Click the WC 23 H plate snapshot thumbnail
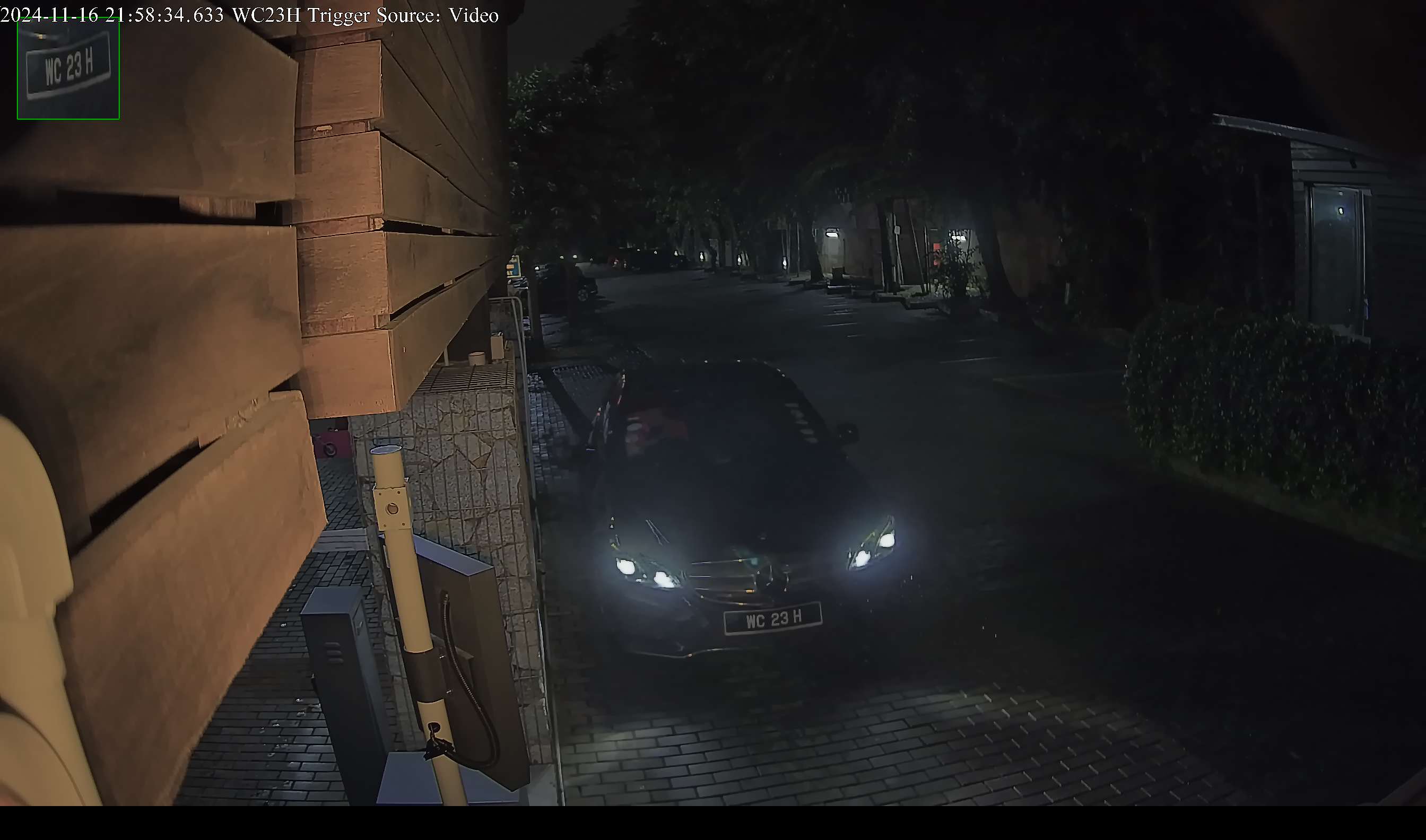The width and height of the screenshot is (1426, 840). (x=68, y=68)
